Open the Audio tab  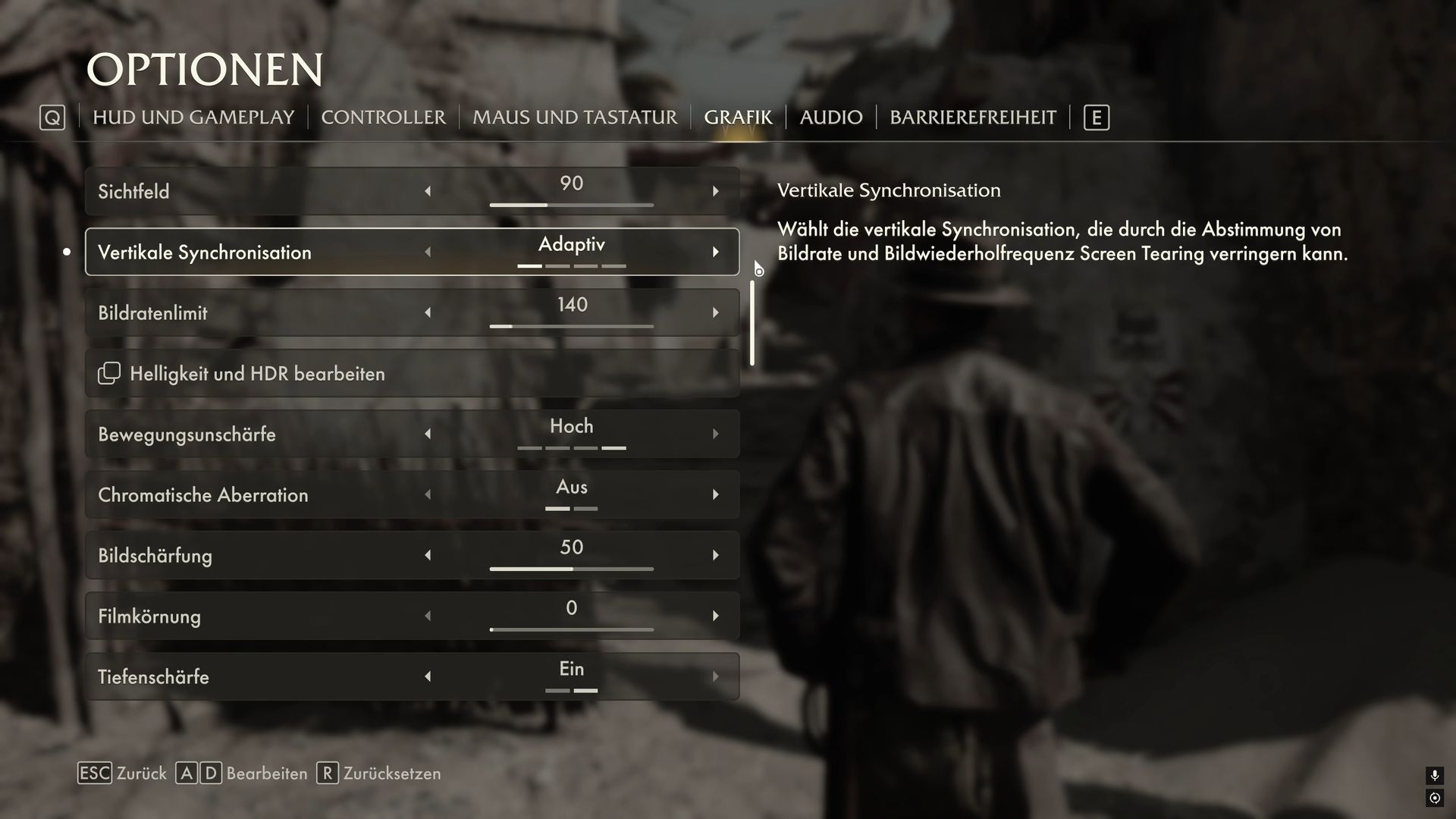pyautogui.click(x=831, y=118)
